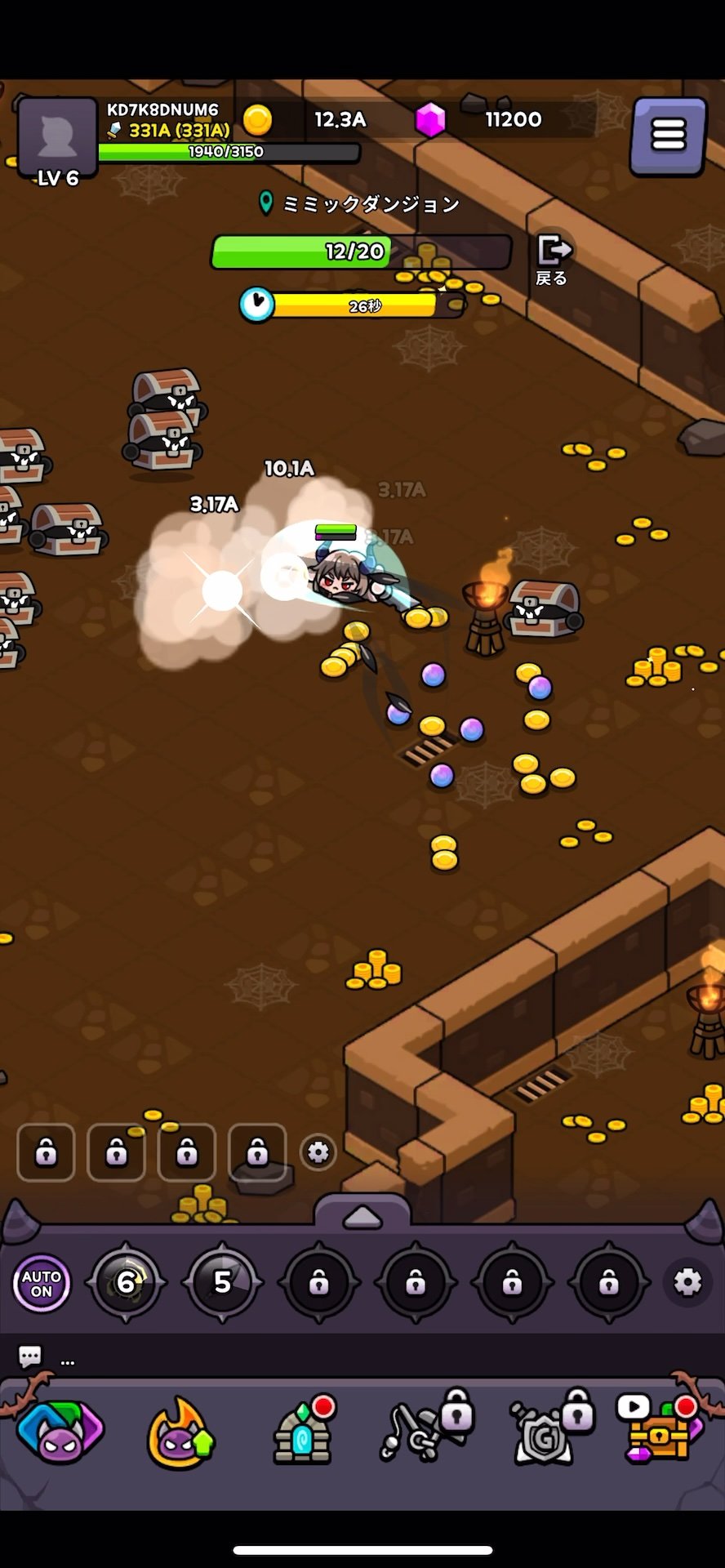
Task: Open skill bar gear settings
Action: [x=687, y=1282]
